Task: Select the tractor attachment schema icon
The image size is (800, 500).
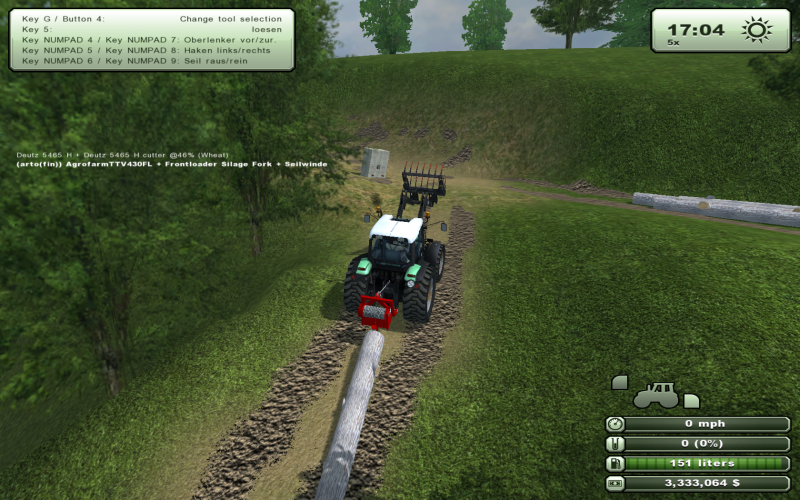Action: point(655,393)
